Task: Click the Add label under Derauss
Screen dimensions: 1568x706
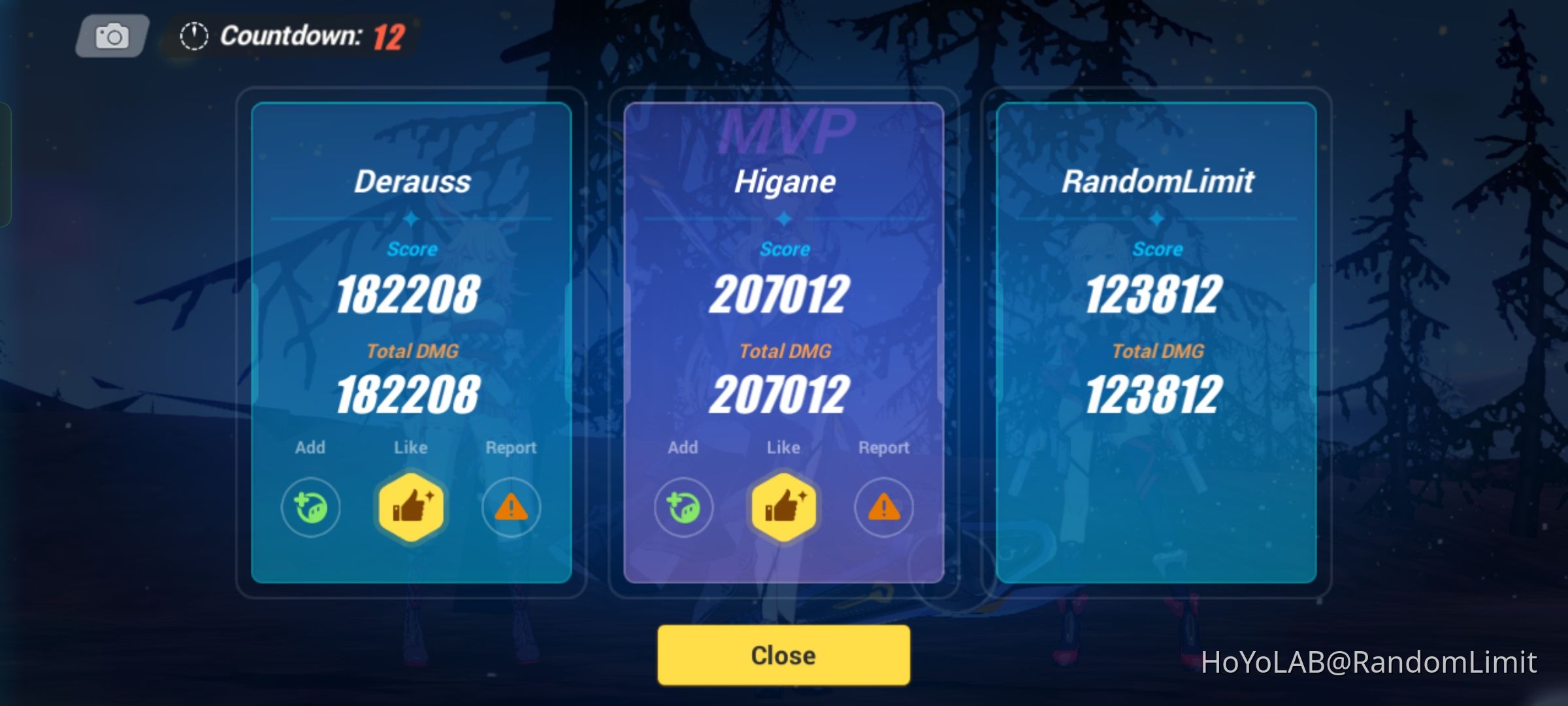Action: pos(310,447)
